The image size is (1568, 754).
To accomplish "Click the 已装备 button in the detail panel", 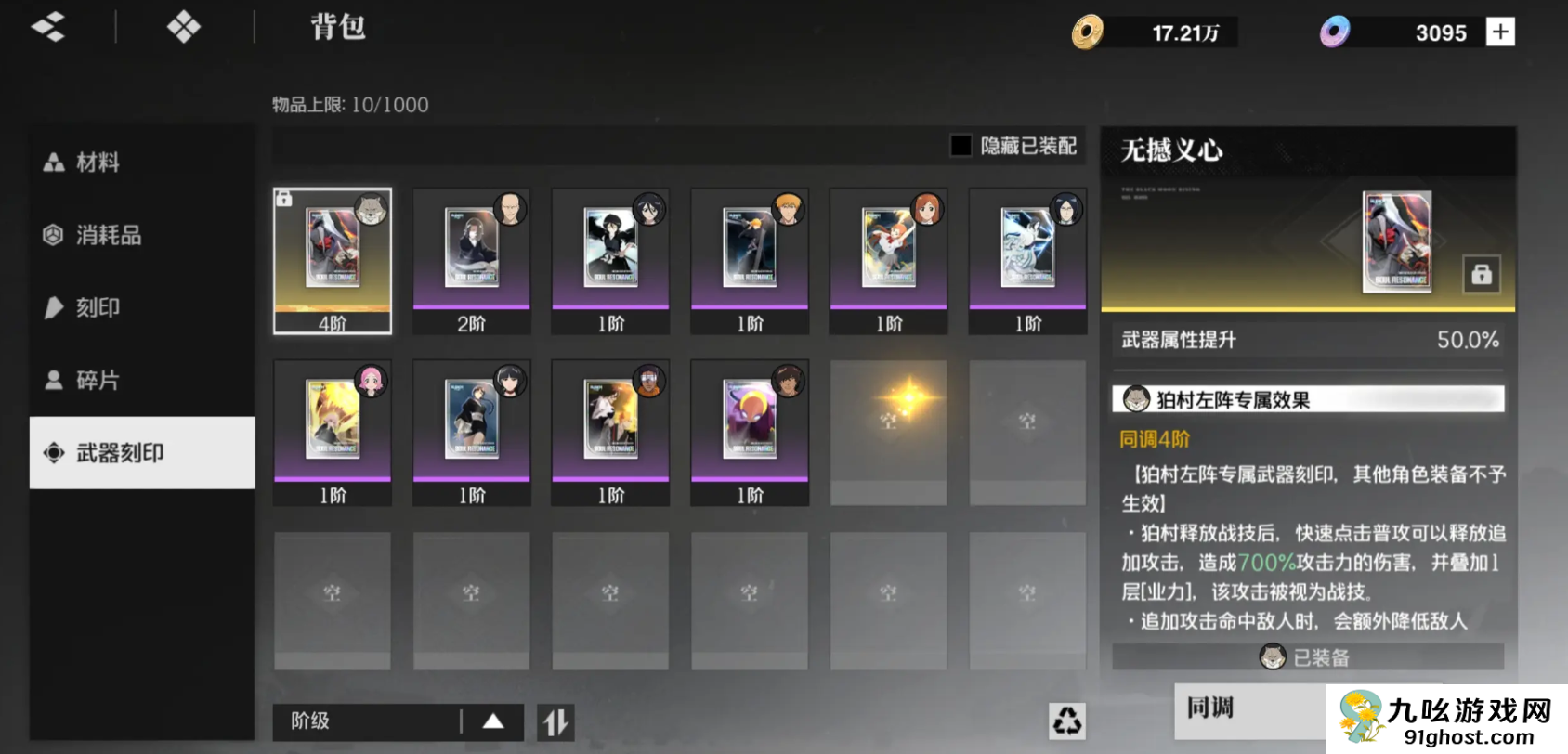I will pos(1307,656).
